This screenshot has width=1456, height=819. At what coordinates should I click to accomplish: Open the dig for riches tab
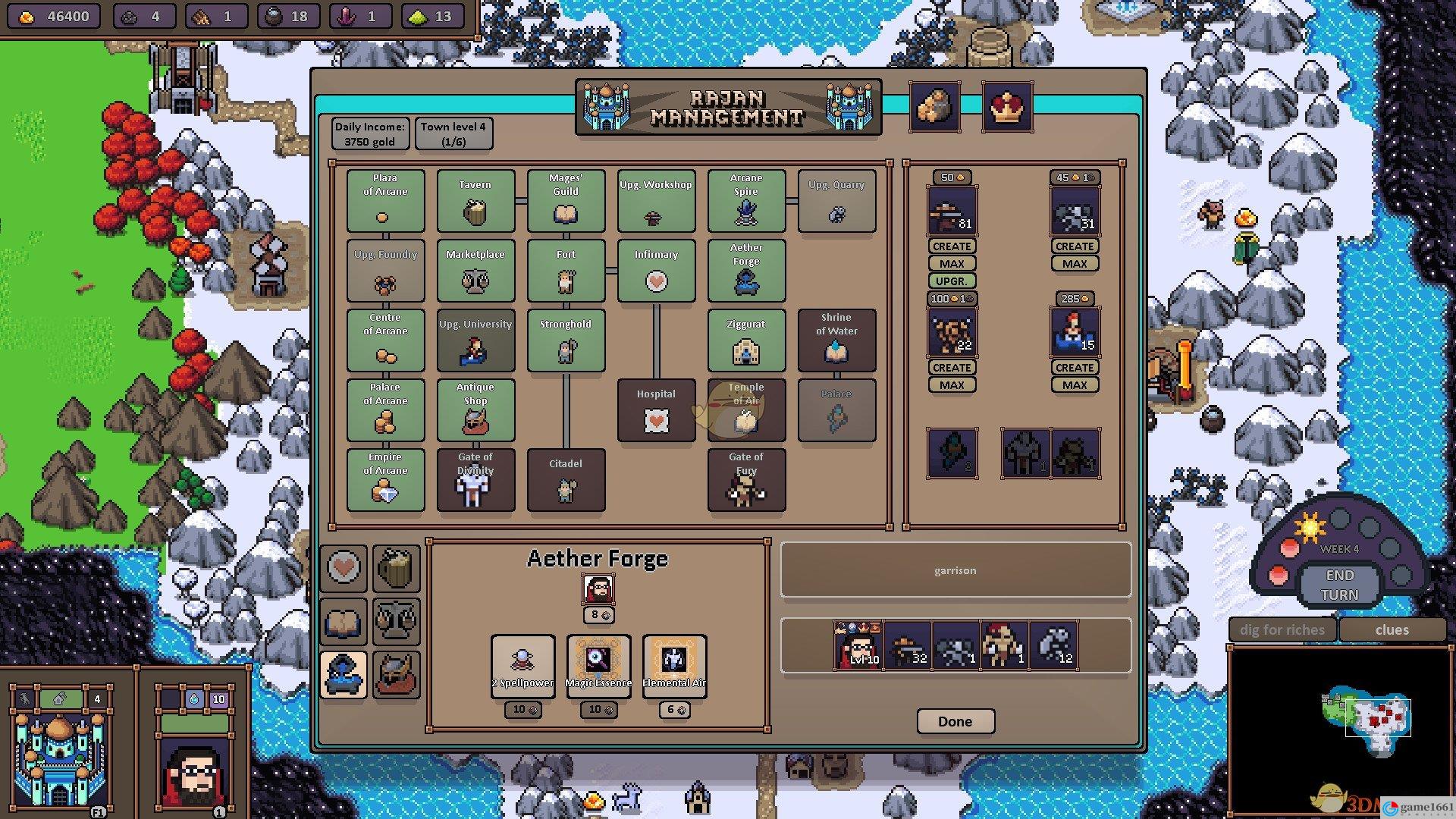click(1282, 629)
